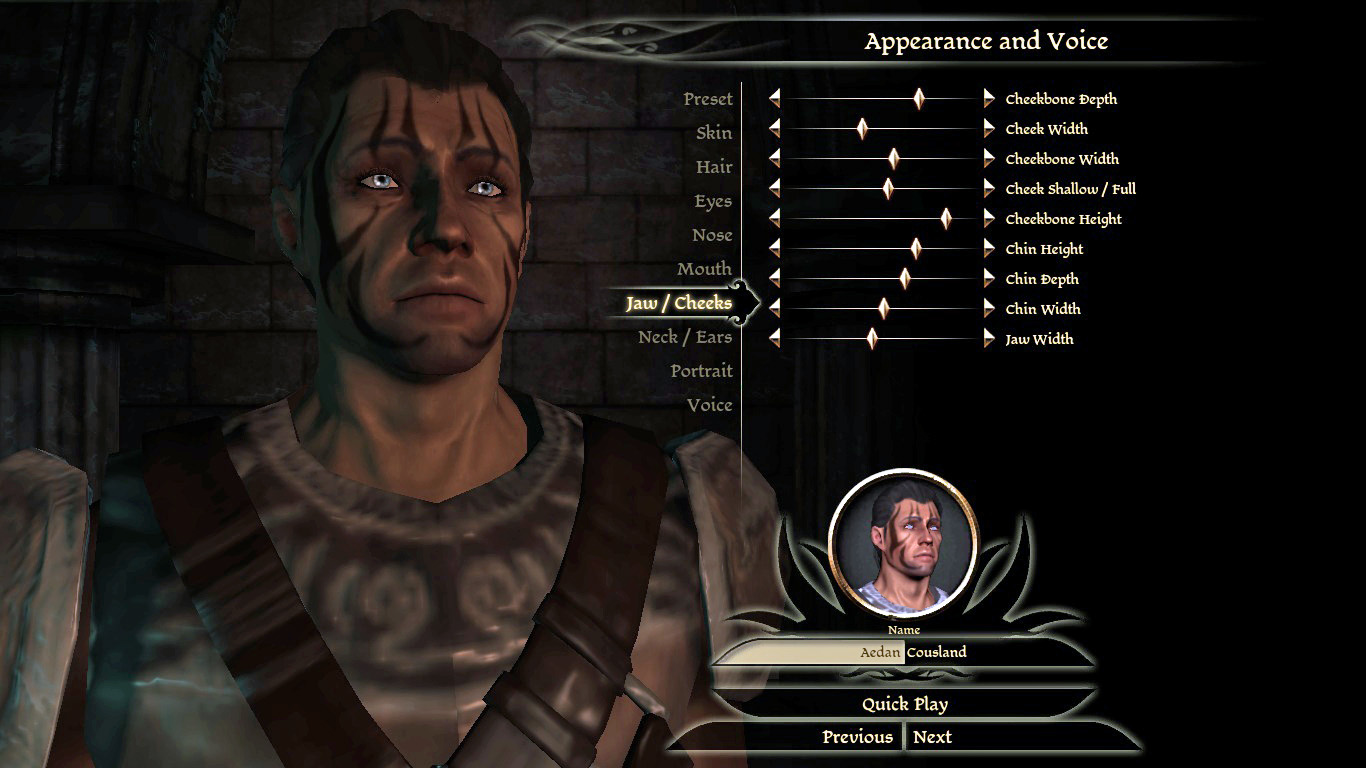Click the first name field reading Aedan
1366x768 pixels.
[810, 652]
